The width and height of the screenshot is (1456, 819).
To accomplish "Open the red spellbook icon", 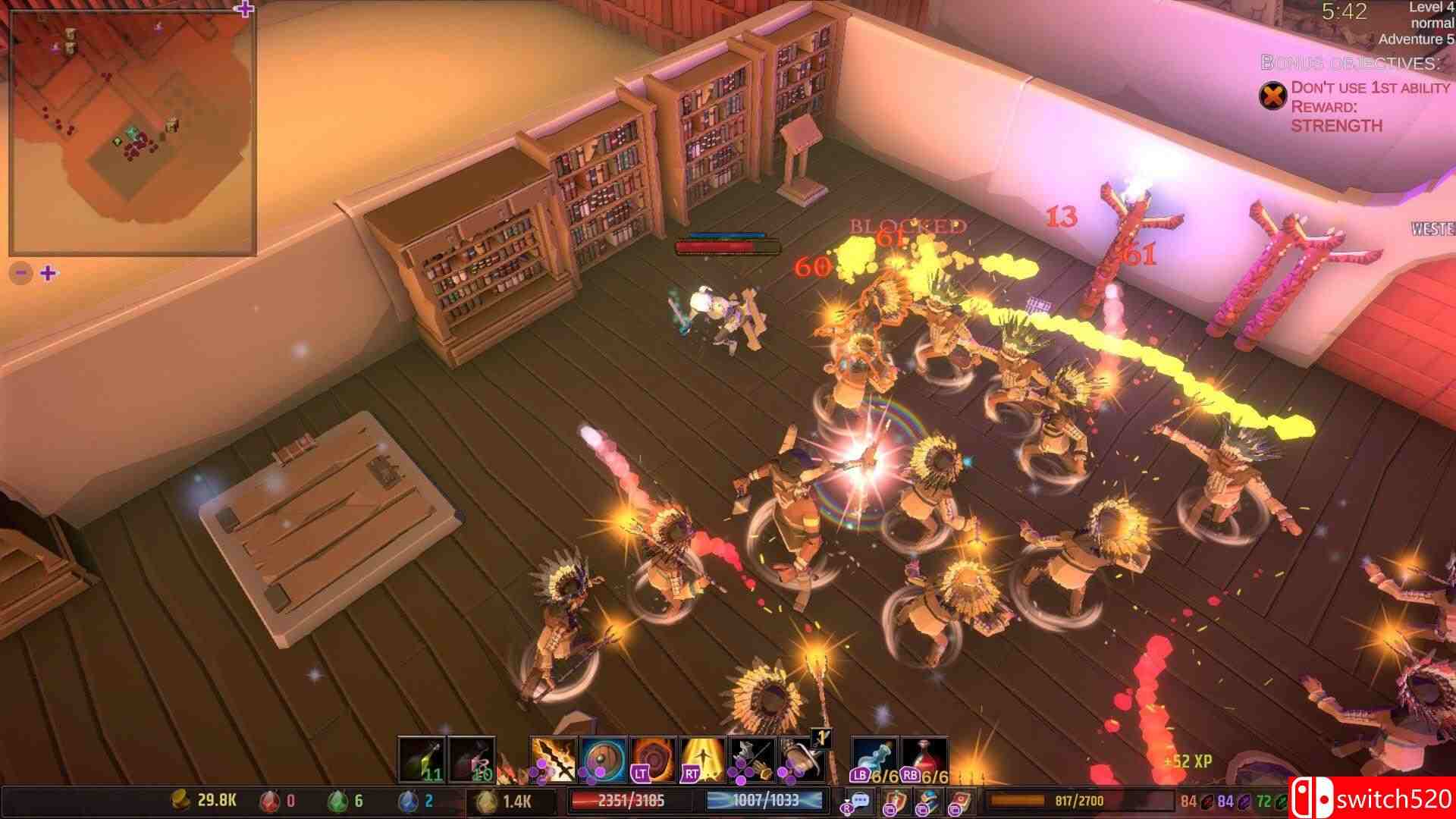I will point(960,801).
